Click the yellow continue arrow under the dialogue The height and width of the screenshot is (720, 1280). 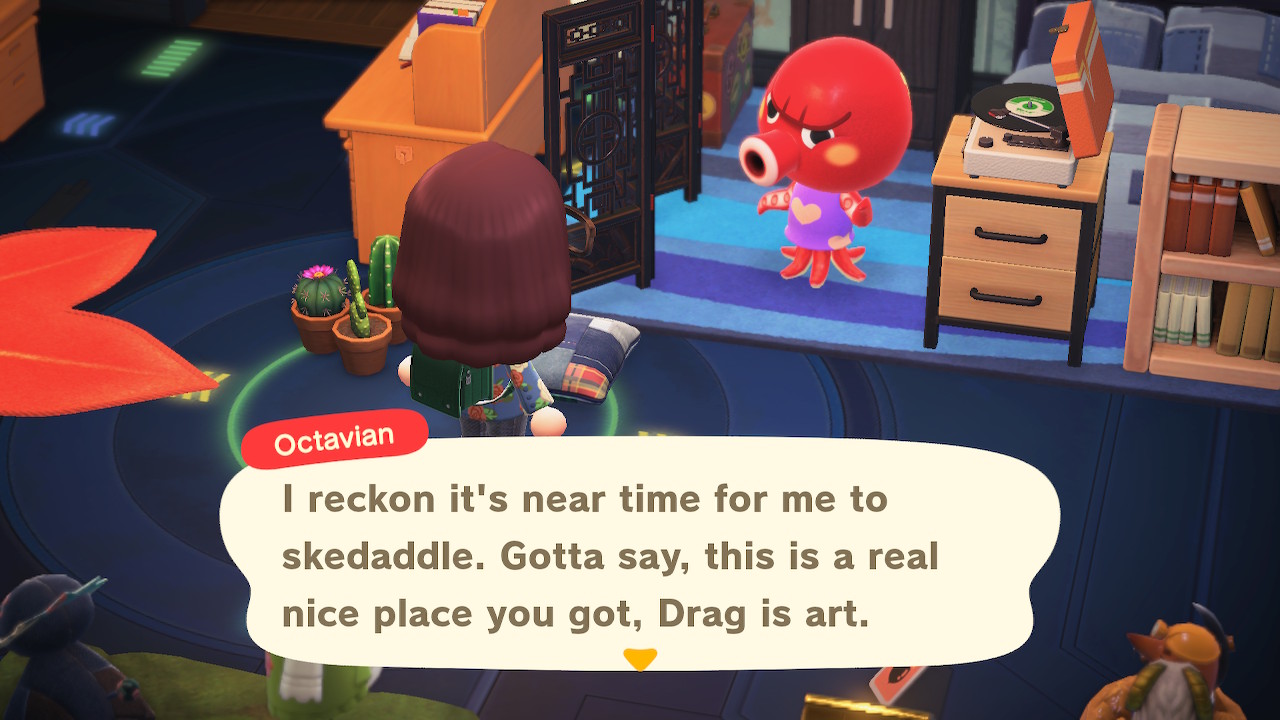(640, 659)
